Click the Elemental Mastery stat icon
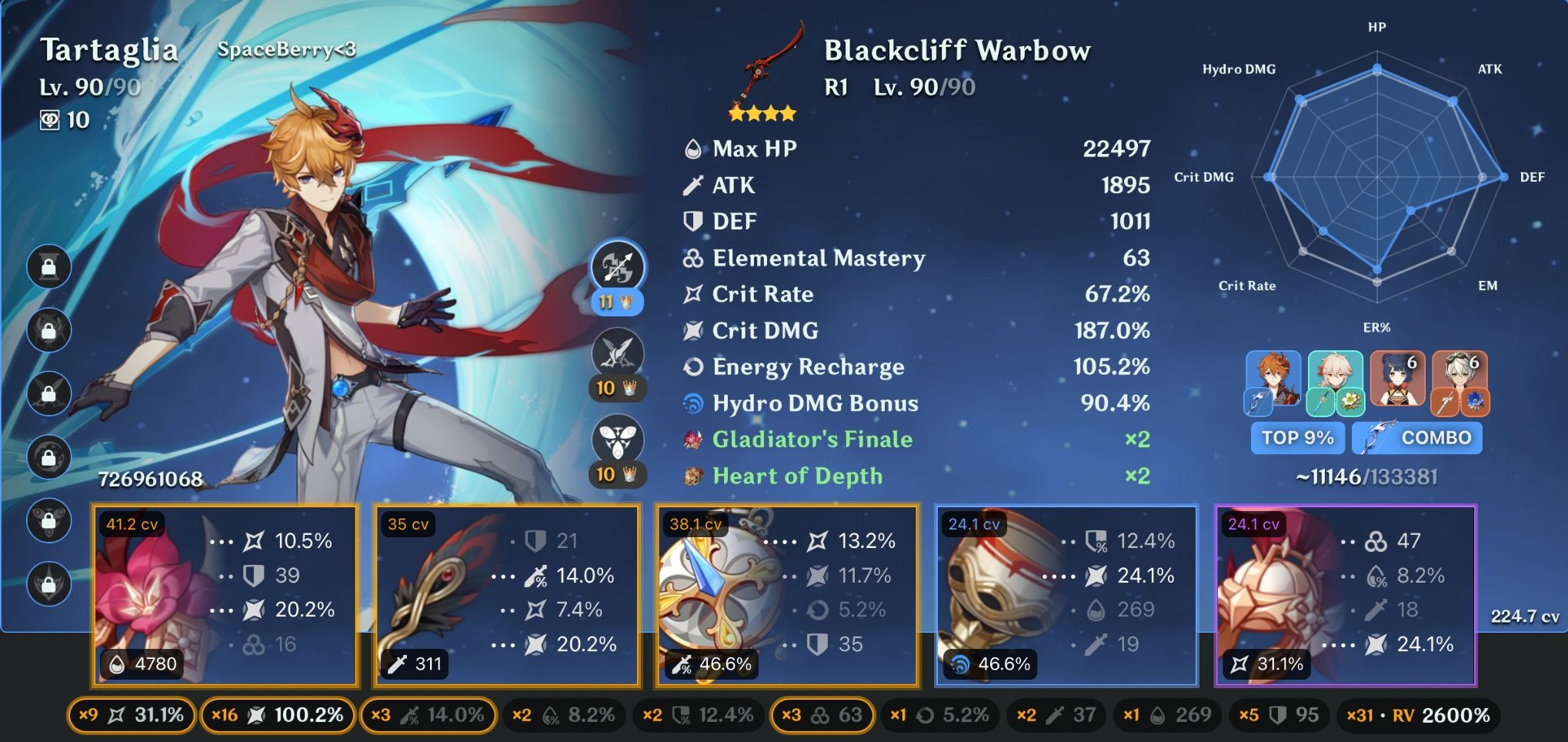 [x=692, y=259]
